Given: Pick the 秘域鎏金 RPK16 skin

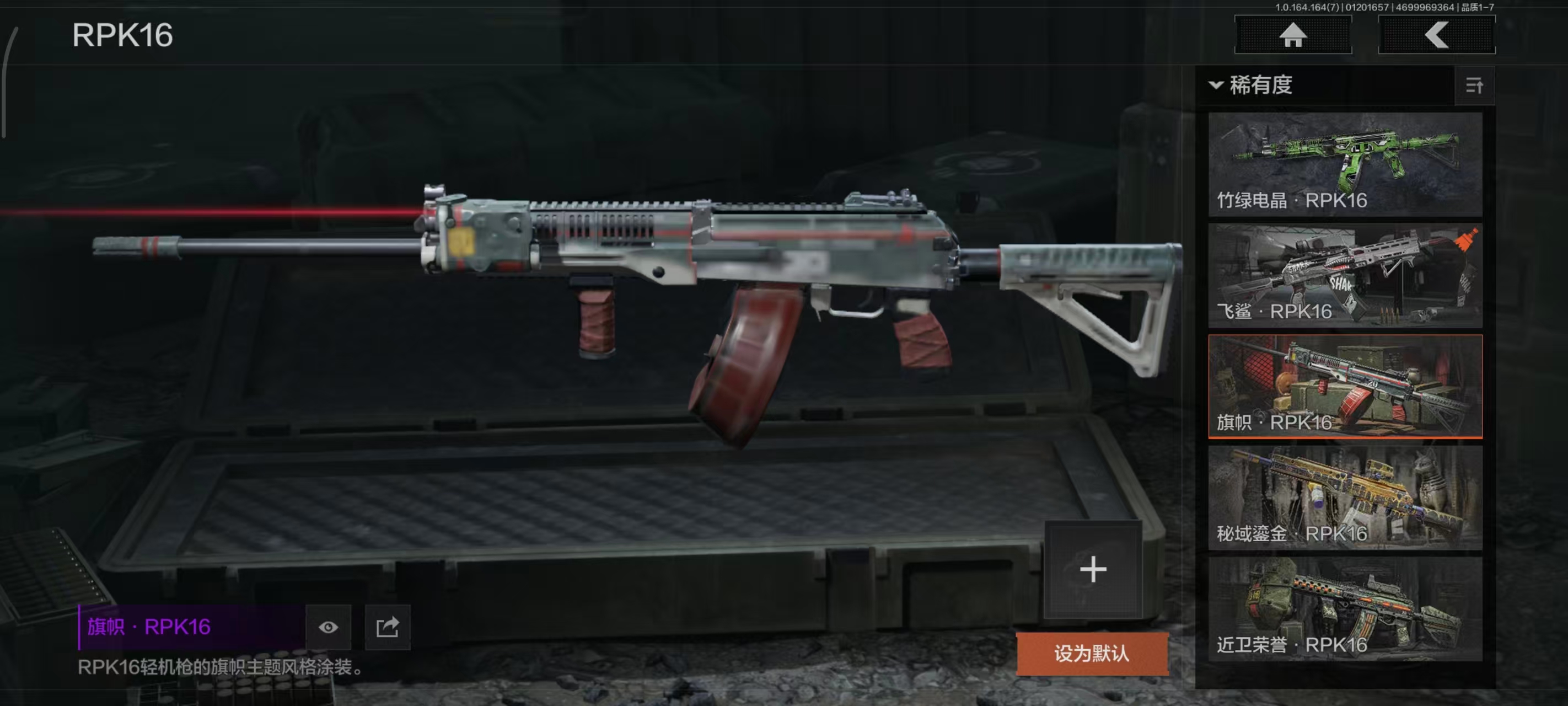Looking at the screenshot, I should 1345,497.
